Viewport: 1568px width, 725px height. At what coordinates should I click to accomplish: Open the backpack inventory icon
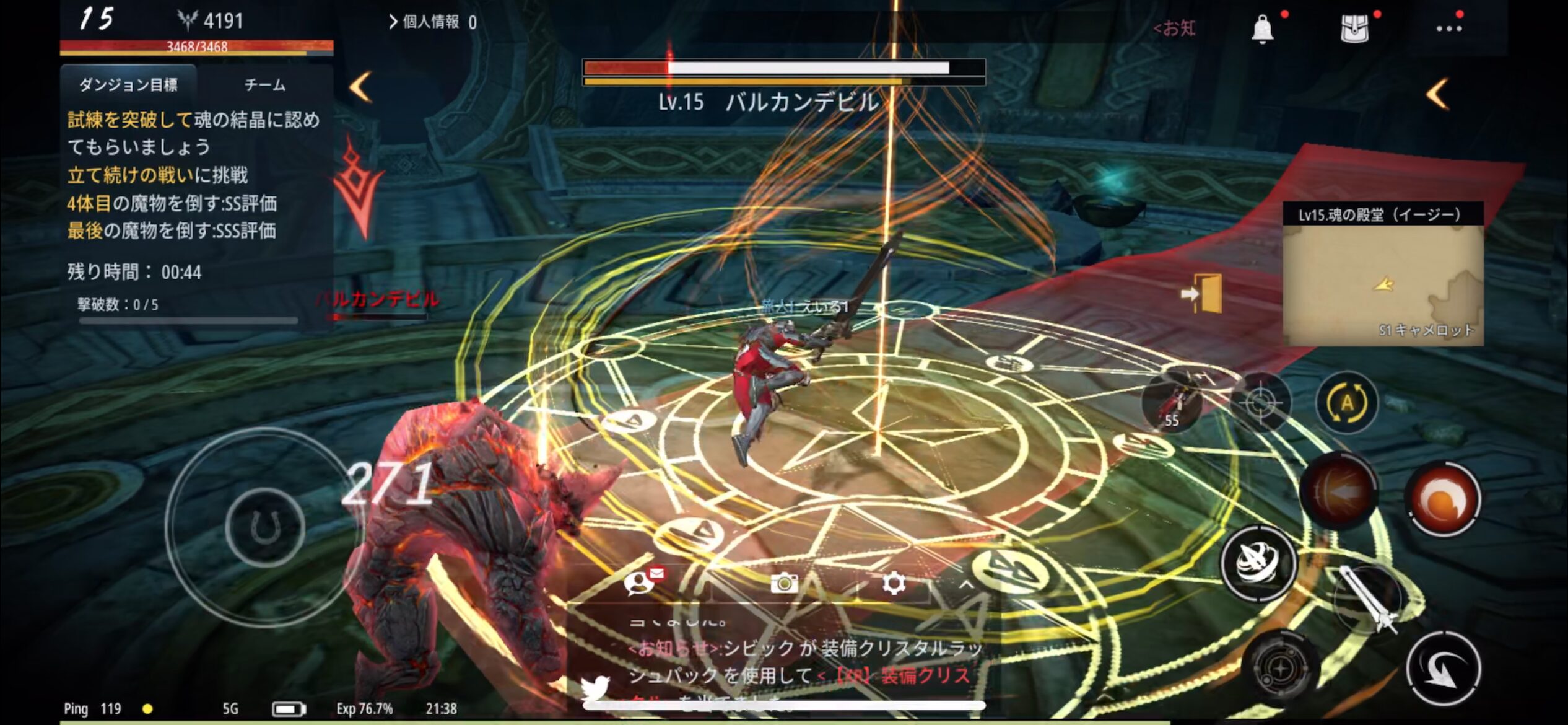(1354, 29)
